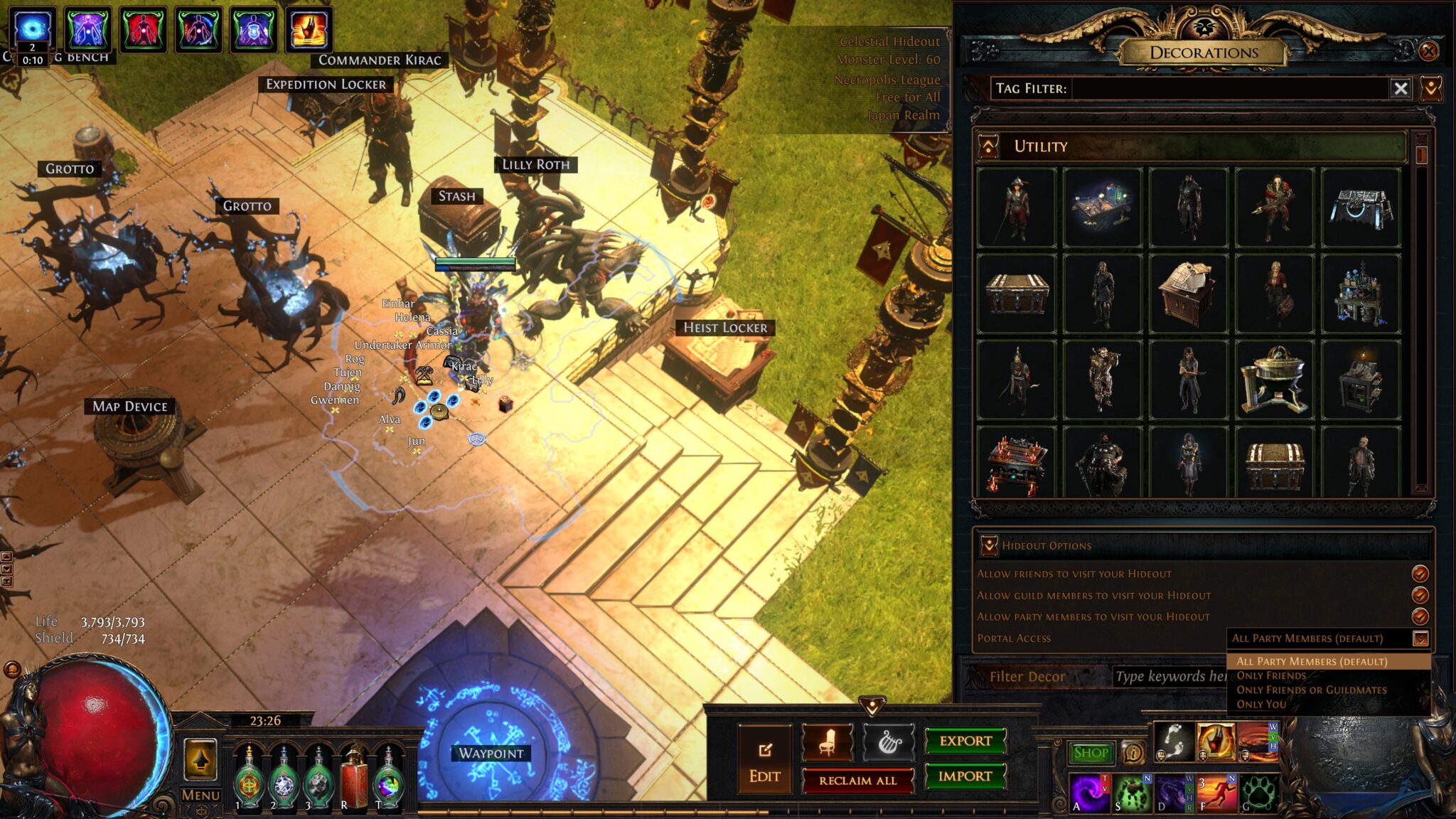The image size is (1456, 819).
Task: Open the harp music button
Action: pos(888,742)
